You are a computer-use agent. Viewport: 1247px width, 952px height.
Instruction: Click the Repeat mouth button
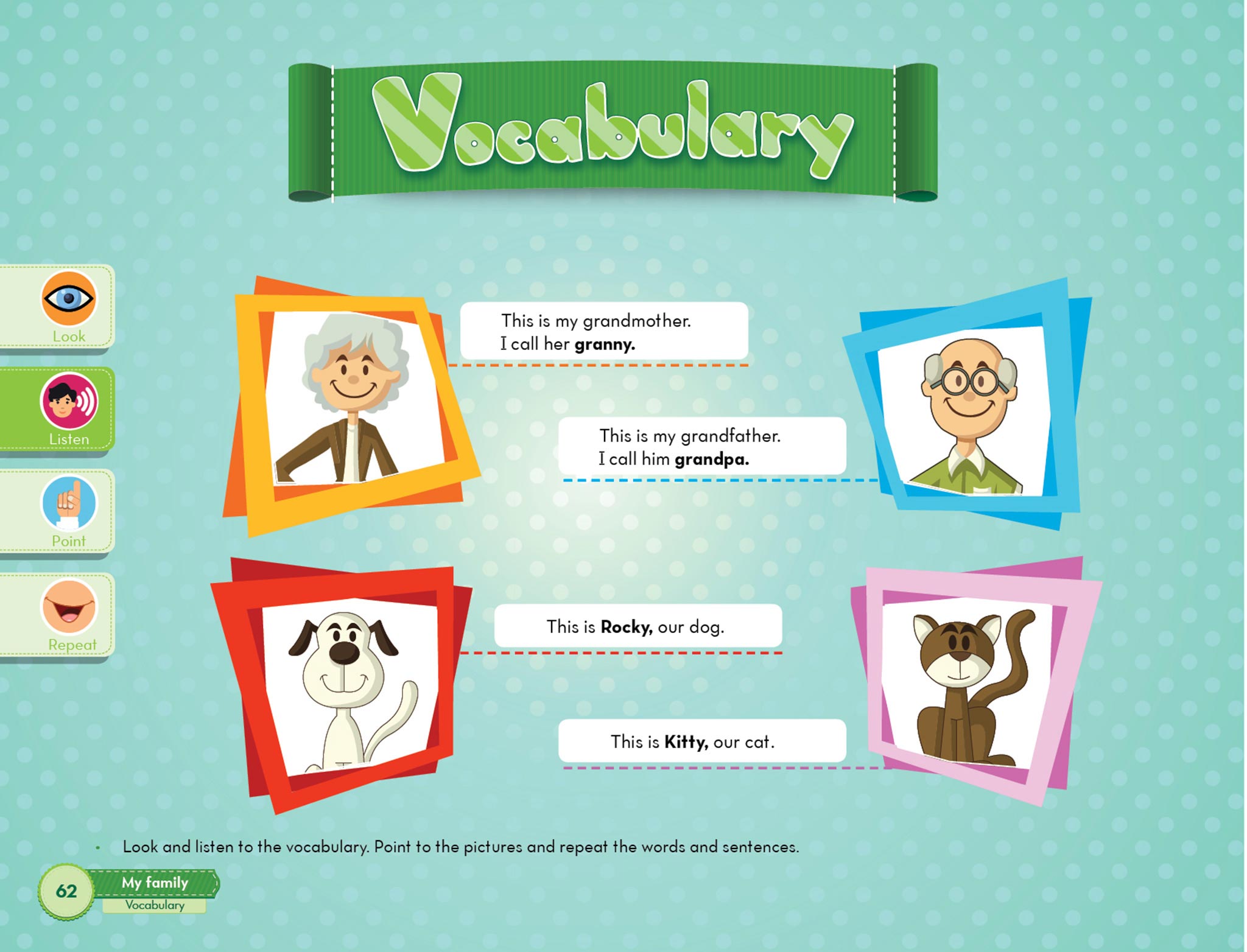coord(68,607)
